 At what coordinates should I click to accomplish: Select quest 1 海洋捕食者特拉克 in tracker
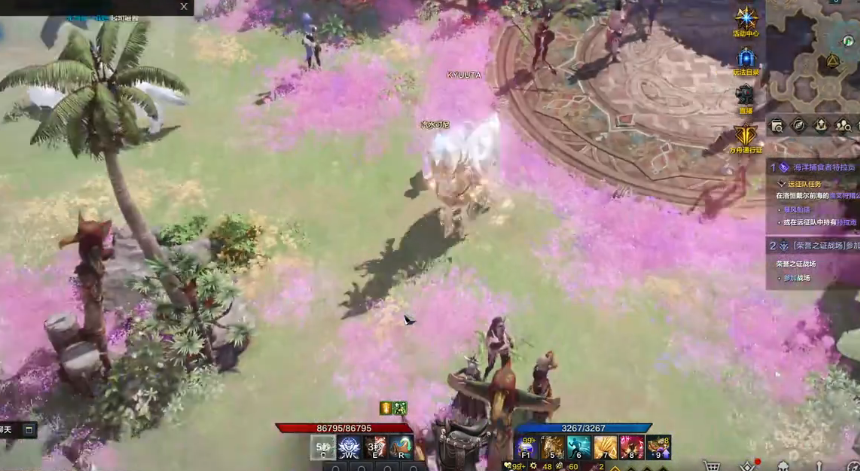pos(814,167)
